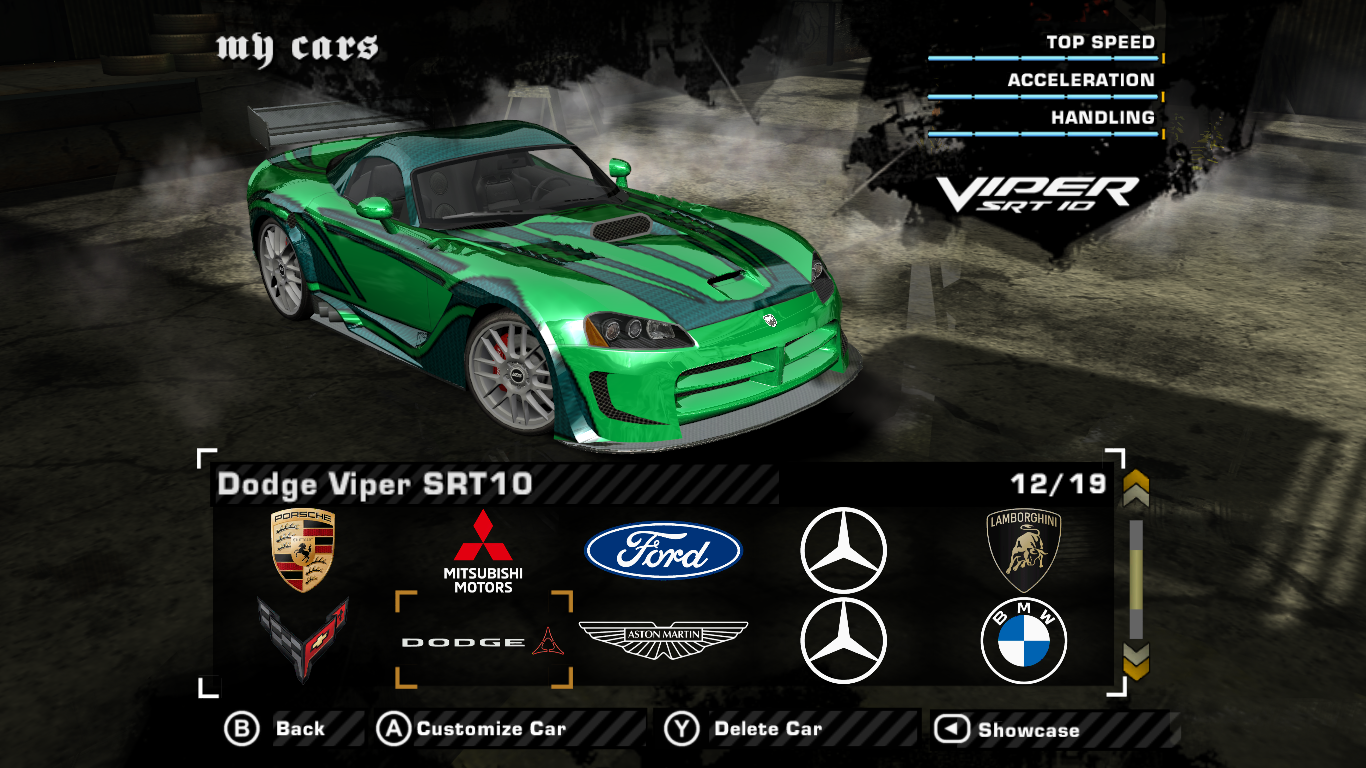Activate the Showcase option
This screenshot has height=768, width=1366.
(1007, 730)
